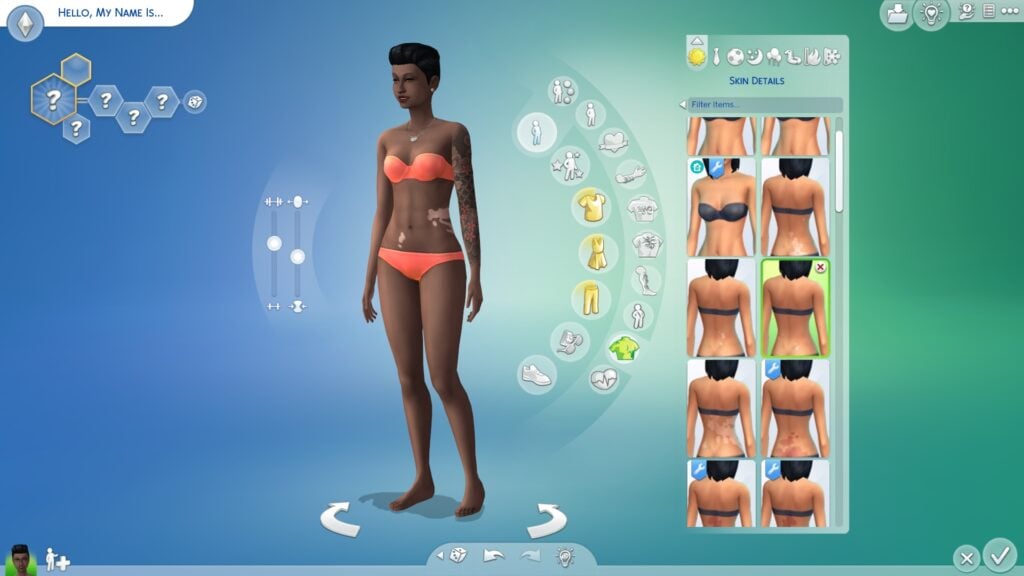Randomize traits with the dice icon
The width and height of the screenshot is (1024, 576).
coord(195,101)
